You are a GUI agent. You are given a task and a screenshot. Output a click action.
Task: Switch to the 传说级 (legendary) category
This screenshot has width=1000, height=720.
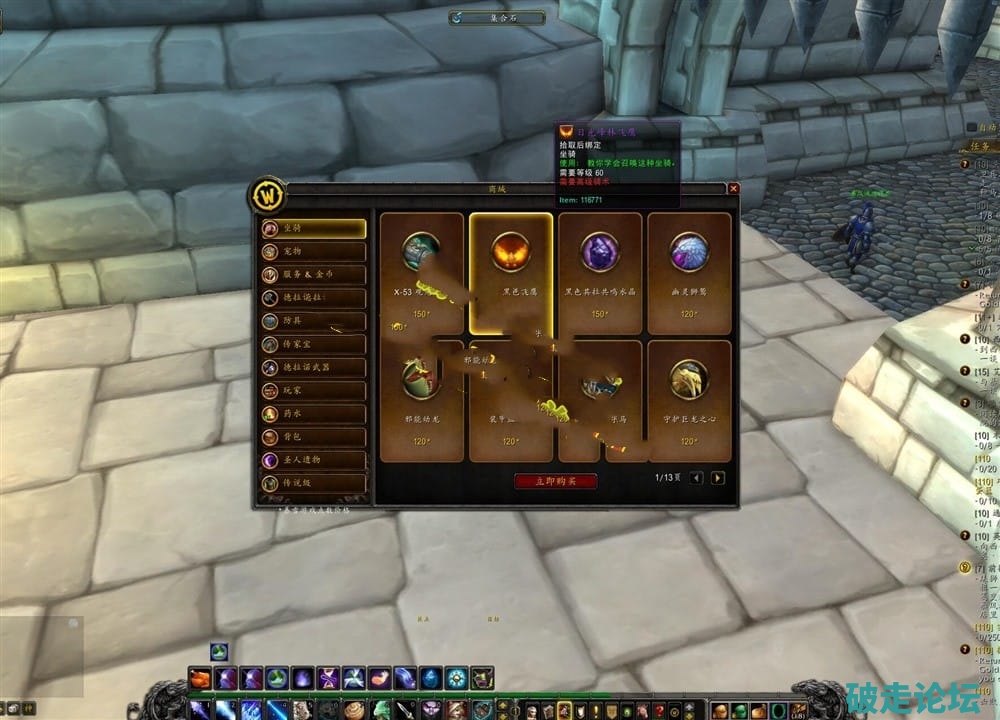(x=313, y=484)
